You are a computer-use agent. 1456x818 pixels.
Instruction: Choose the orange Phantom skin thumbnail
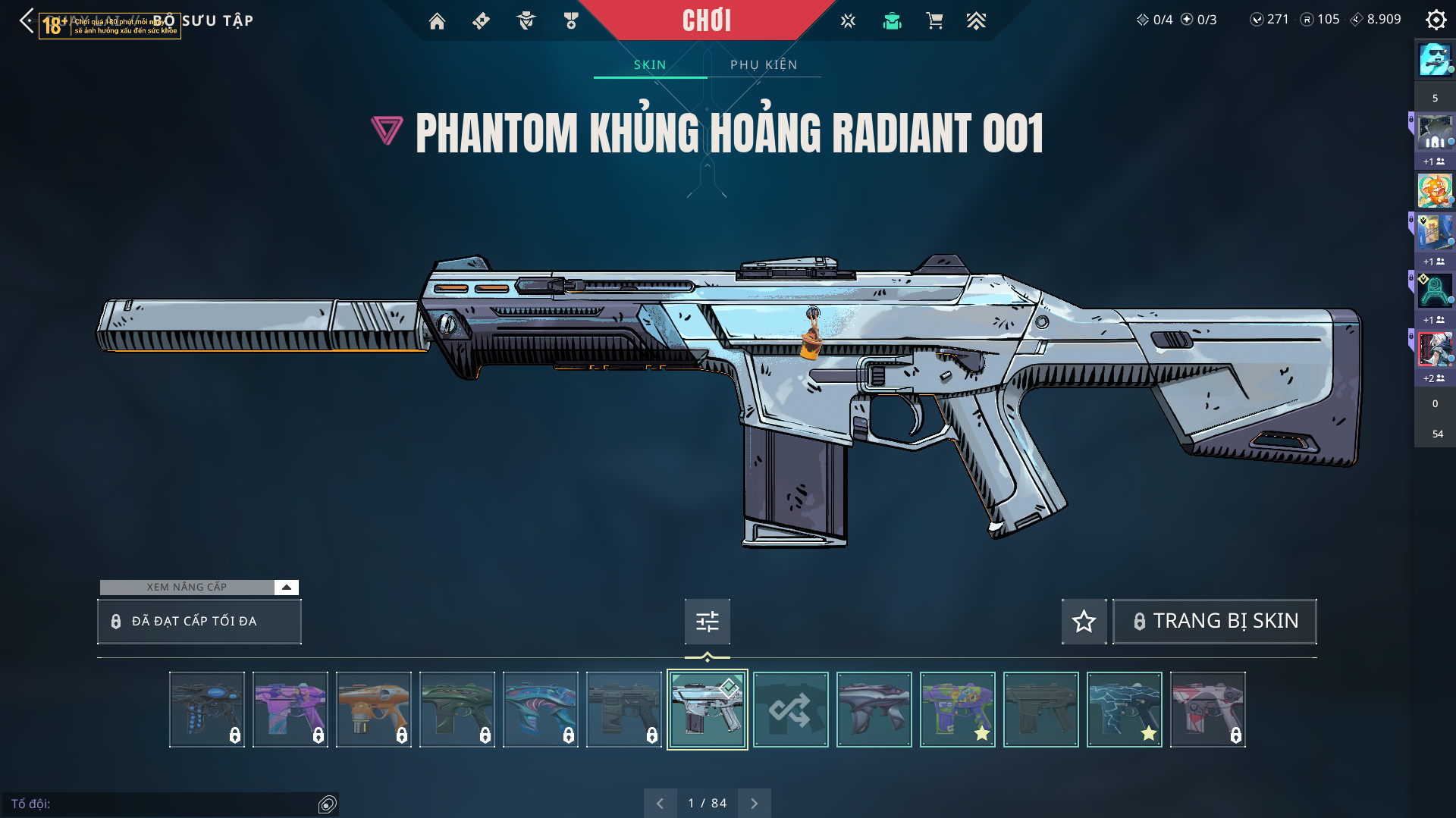[x=373, y=710]
